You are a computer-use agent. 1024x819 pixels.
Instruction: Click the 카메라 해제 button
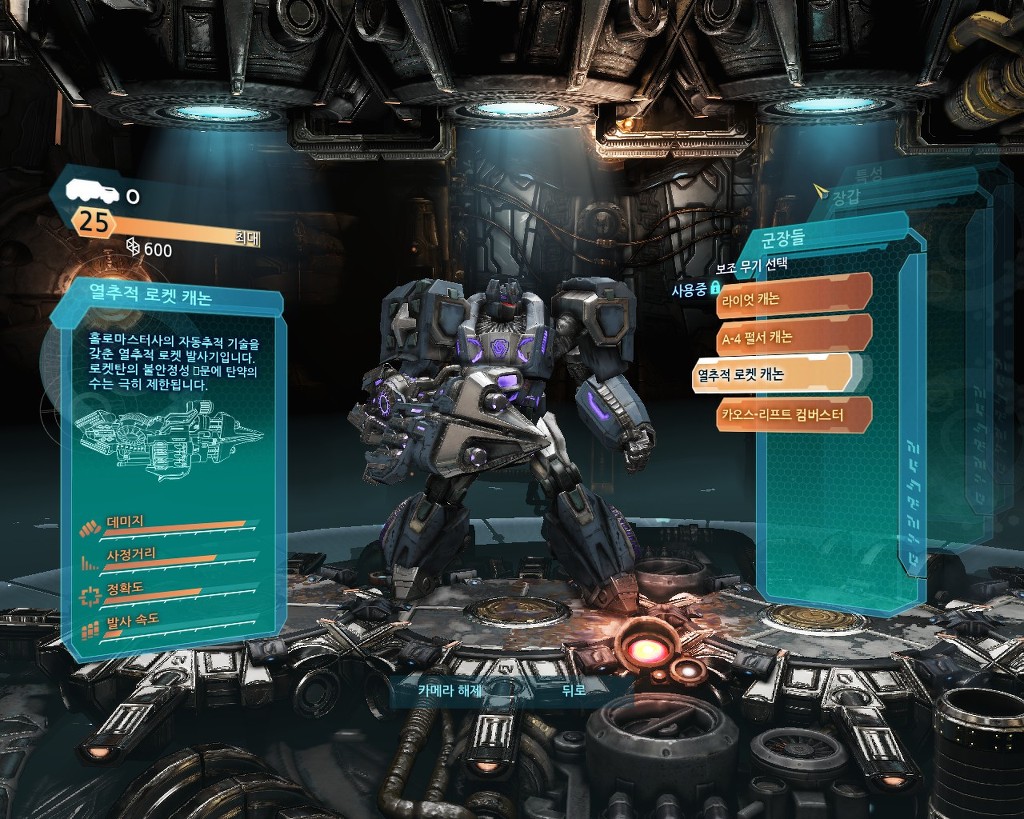[450, 689]
